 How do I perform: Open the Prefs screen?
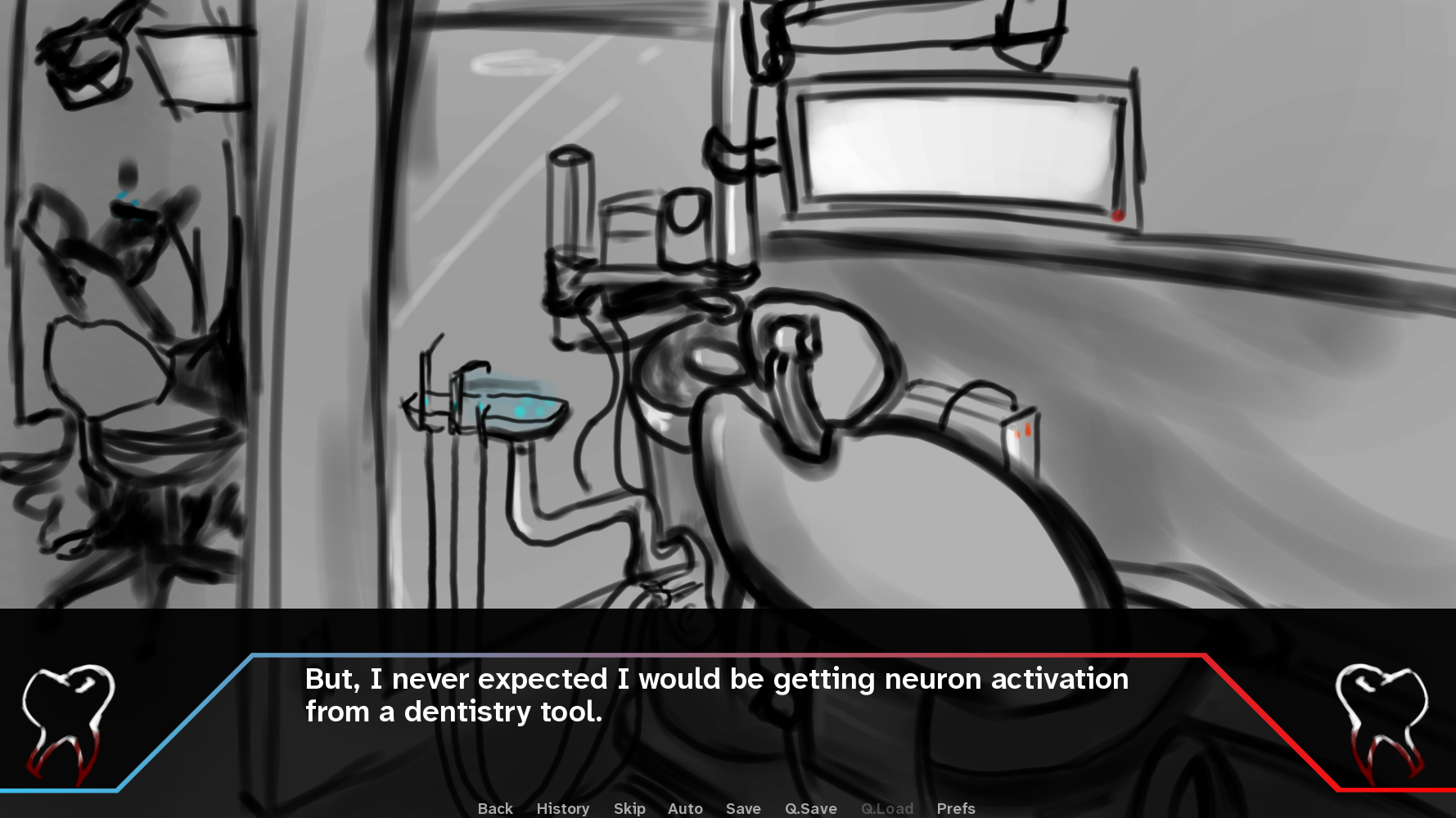[x=955, y=808]
